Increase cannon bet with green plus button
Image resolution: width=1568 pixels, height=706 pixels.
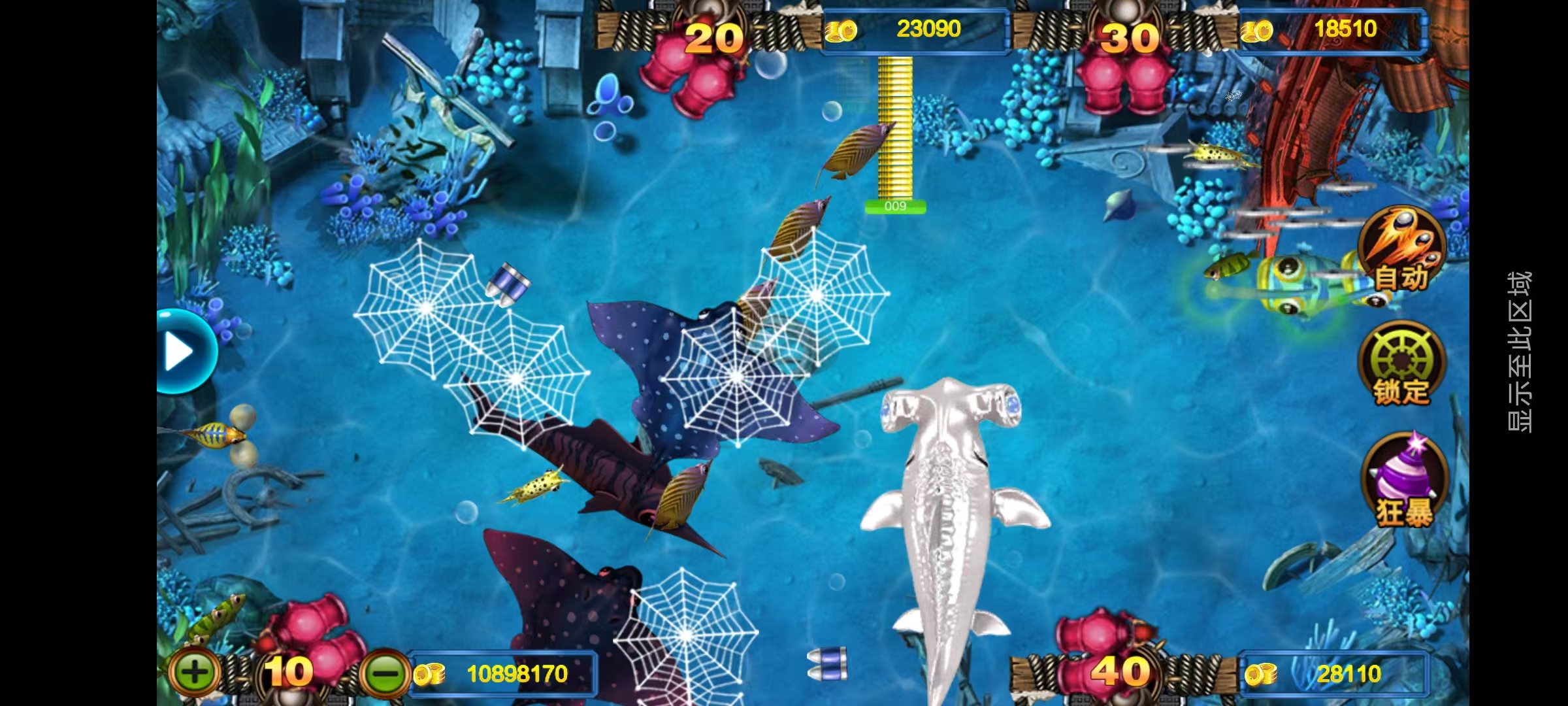194,672
